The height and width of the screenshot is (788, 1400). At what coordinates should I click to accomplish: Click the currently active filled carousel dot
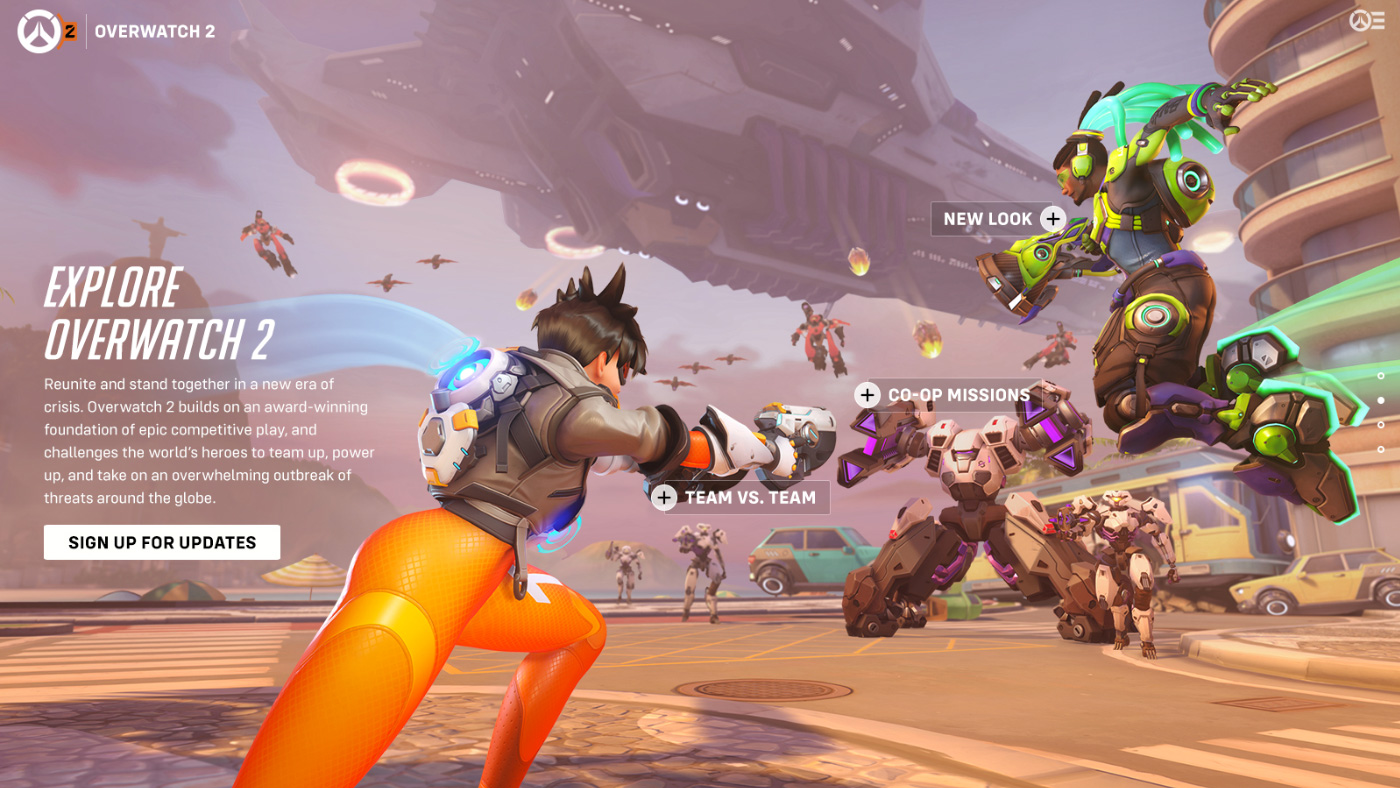coord(1381,400)
